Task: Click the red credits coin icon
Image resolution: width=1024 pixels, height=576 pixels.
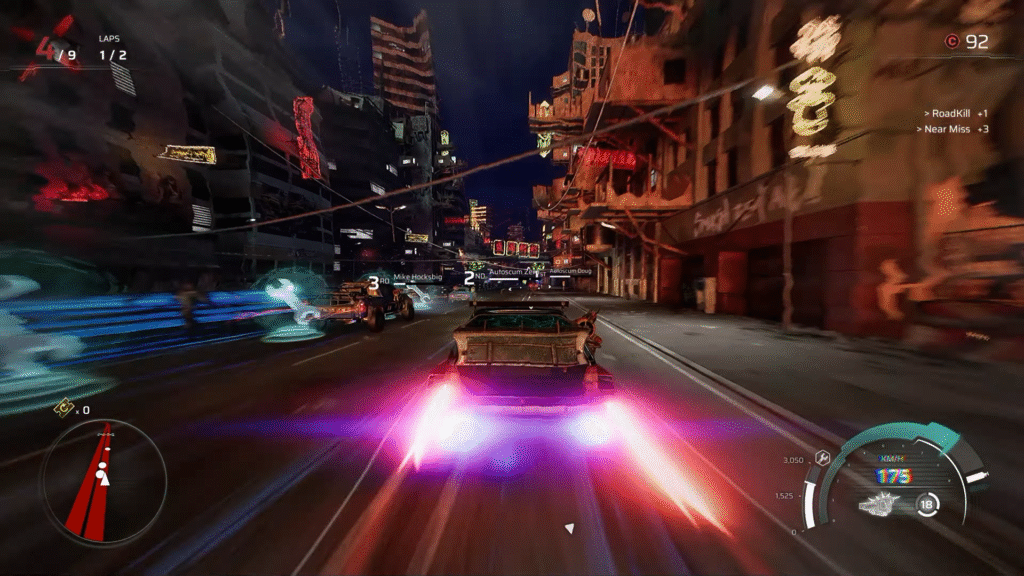Action: 951,41
